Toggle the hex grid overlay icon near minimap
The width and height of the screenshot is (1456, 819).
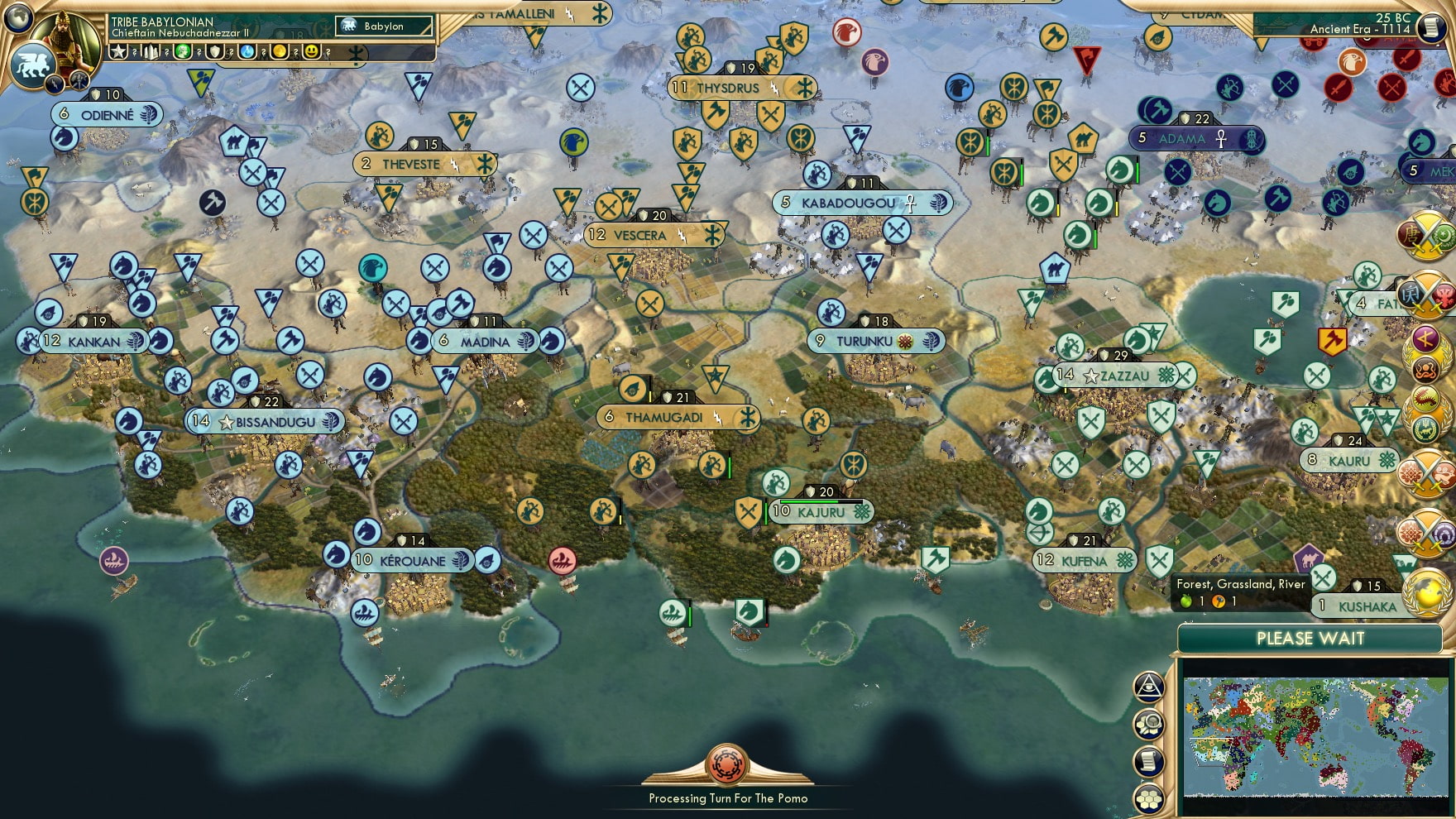tap(1149, 797)
